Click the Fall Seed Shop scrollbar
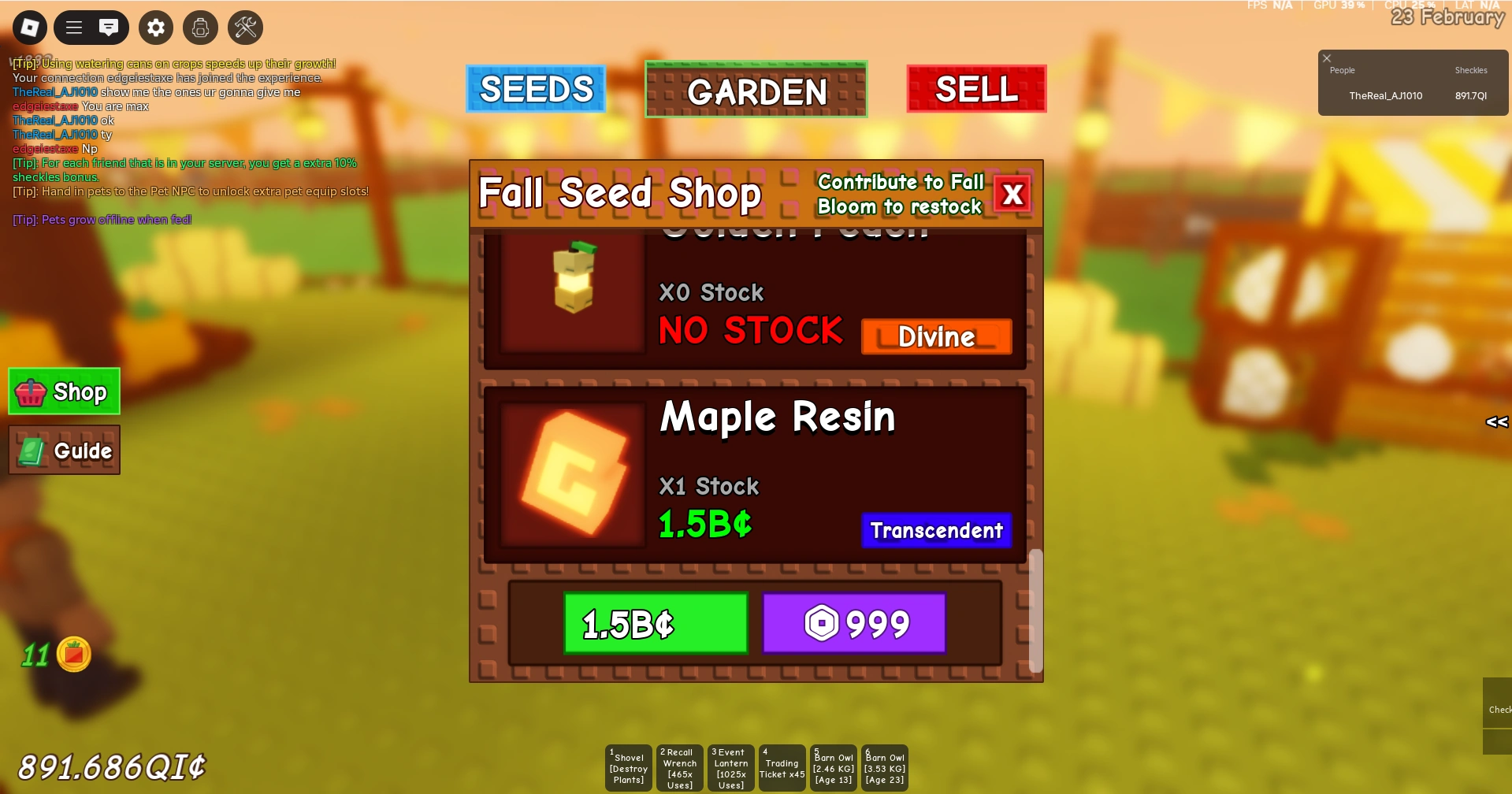The image size is (1512, 794). click(1035, 612)
